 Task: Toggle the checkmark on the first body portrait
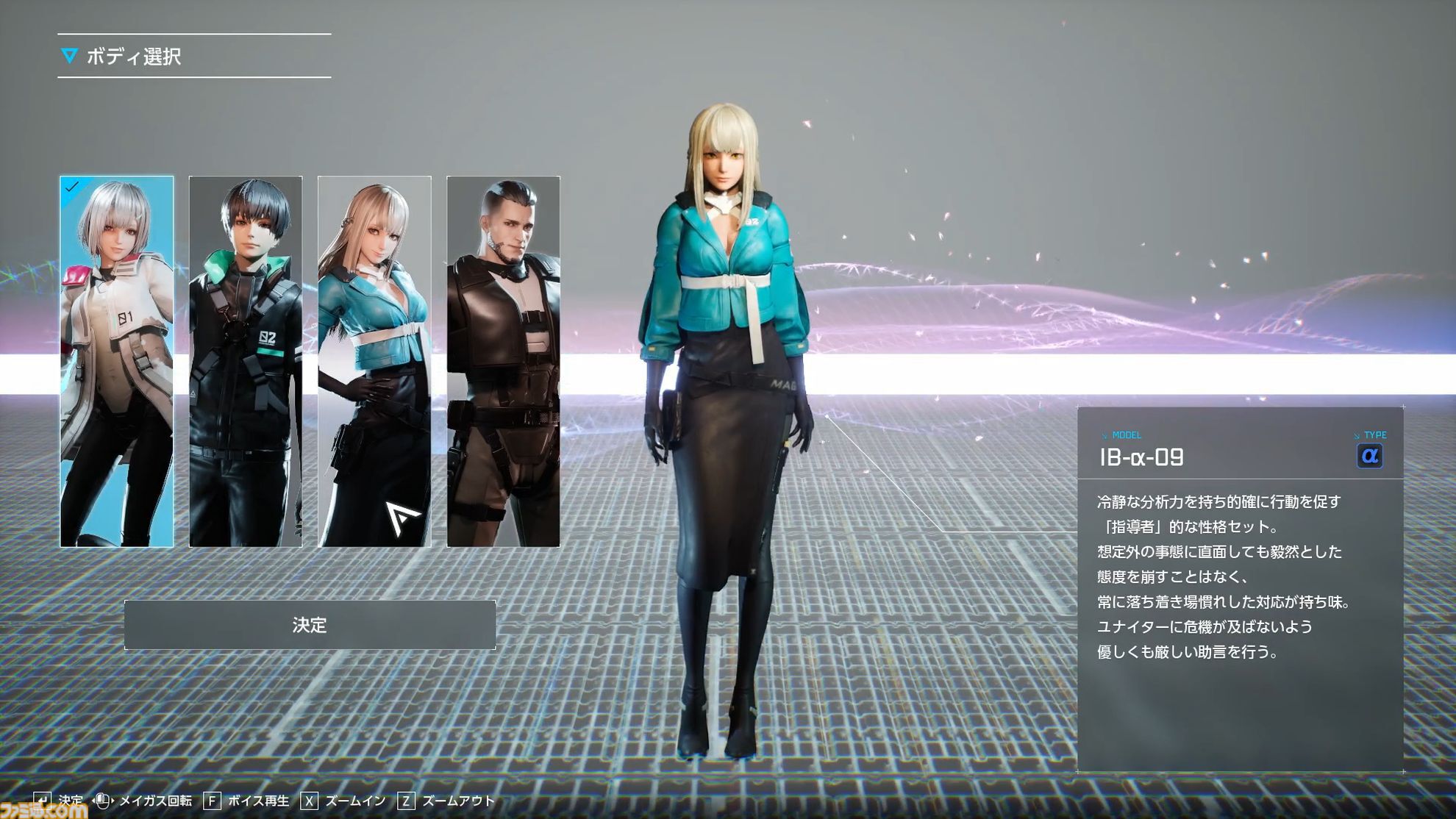coord(71,187)
